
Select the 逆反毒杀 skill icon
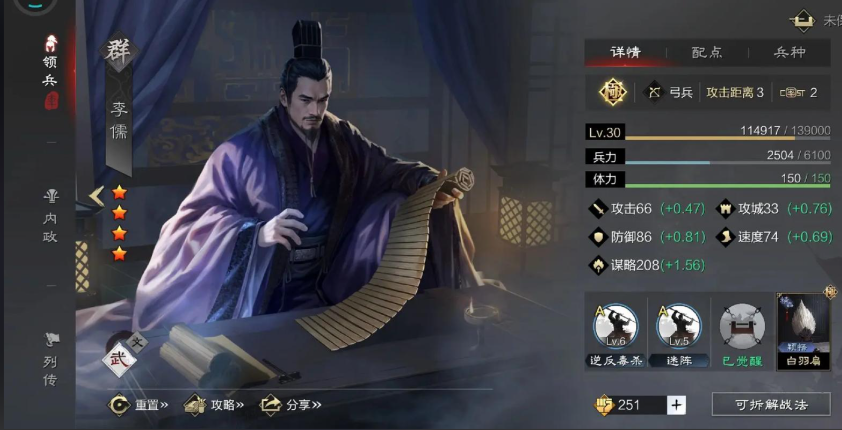(x=616, y=330)
